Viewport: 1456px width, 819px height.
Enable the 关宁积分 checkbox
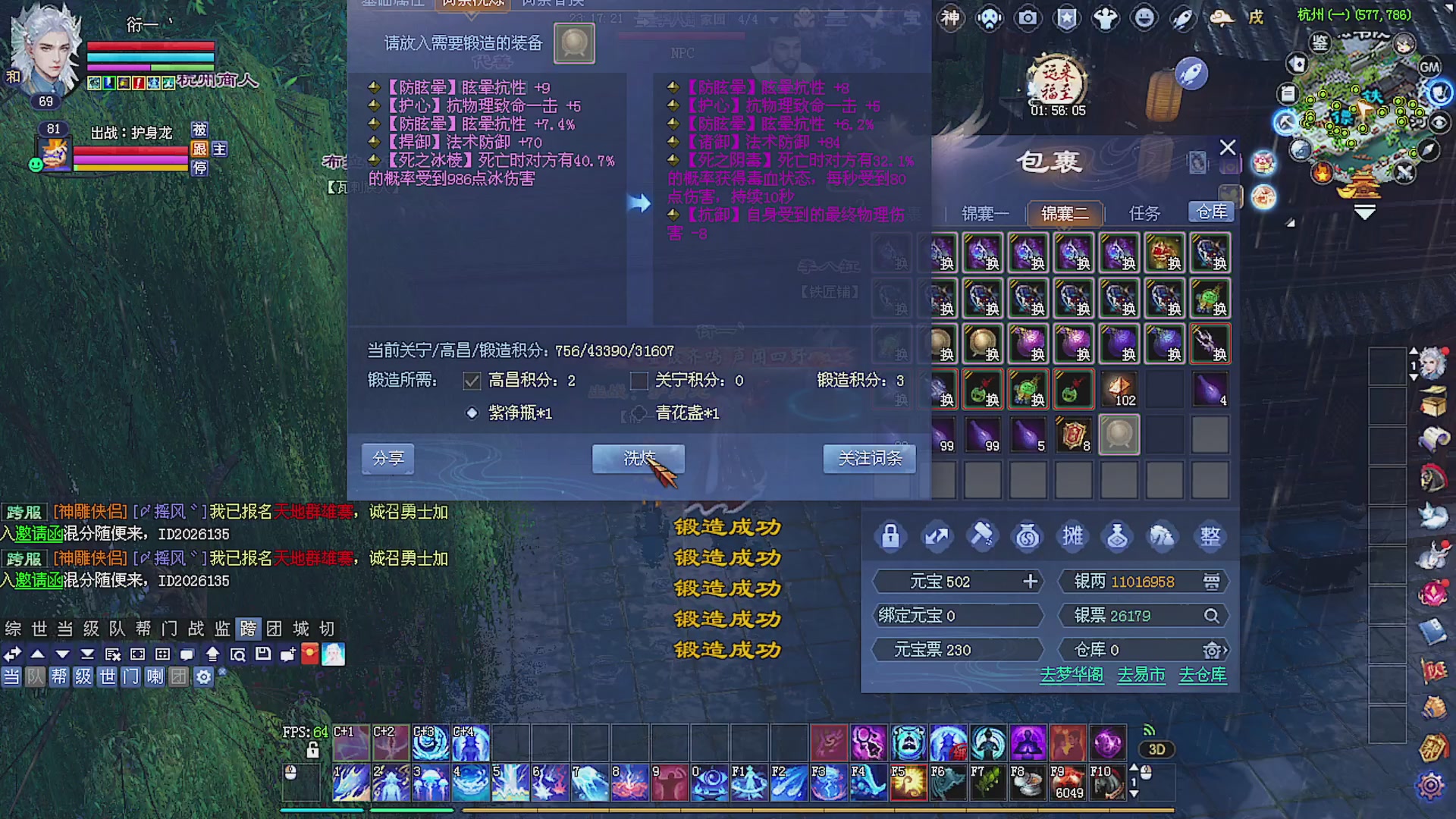pos(639,381)
